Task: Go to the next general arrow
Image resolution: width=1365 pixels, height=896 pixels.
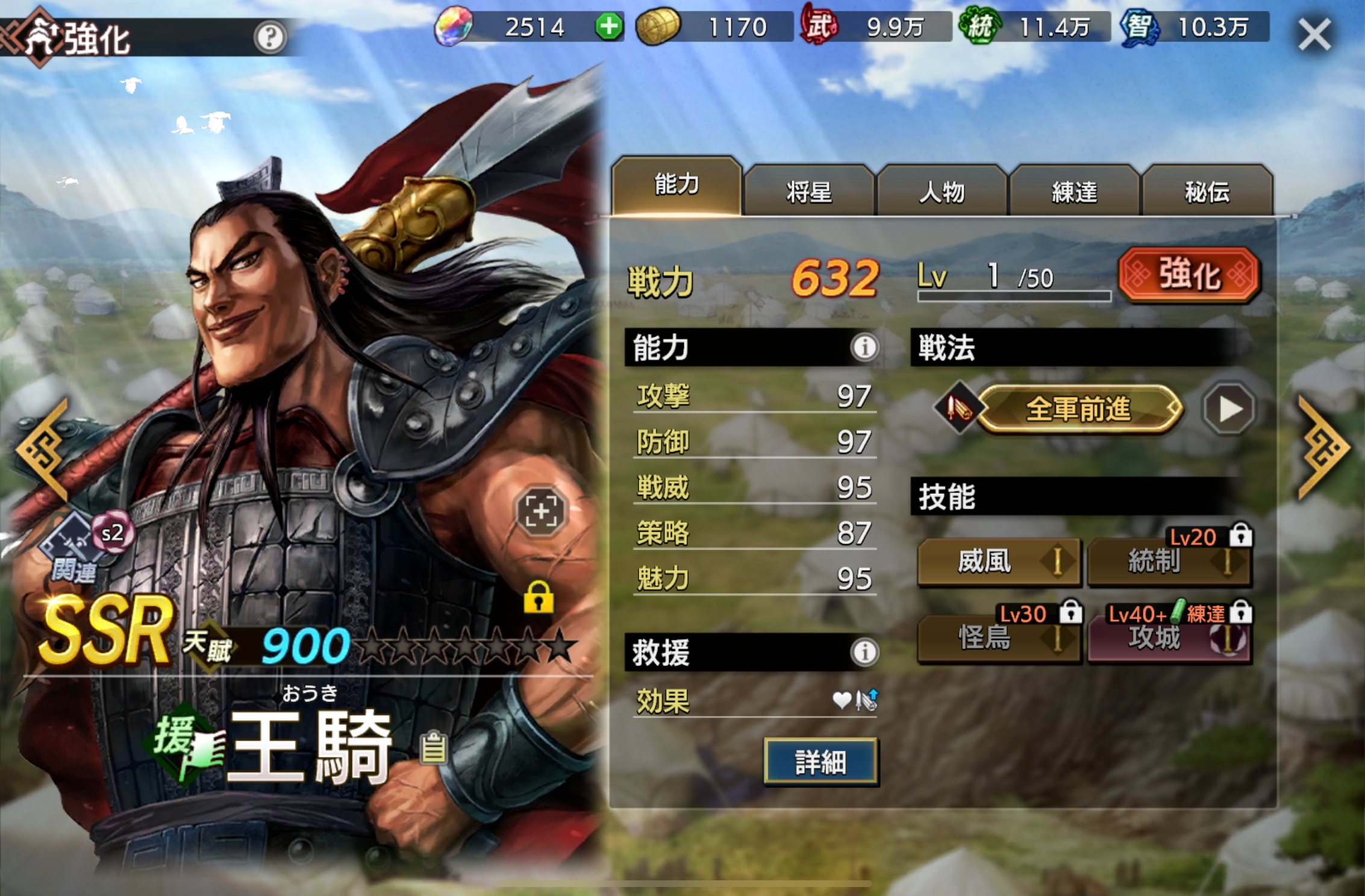Action: click(x=1324, y=448)
